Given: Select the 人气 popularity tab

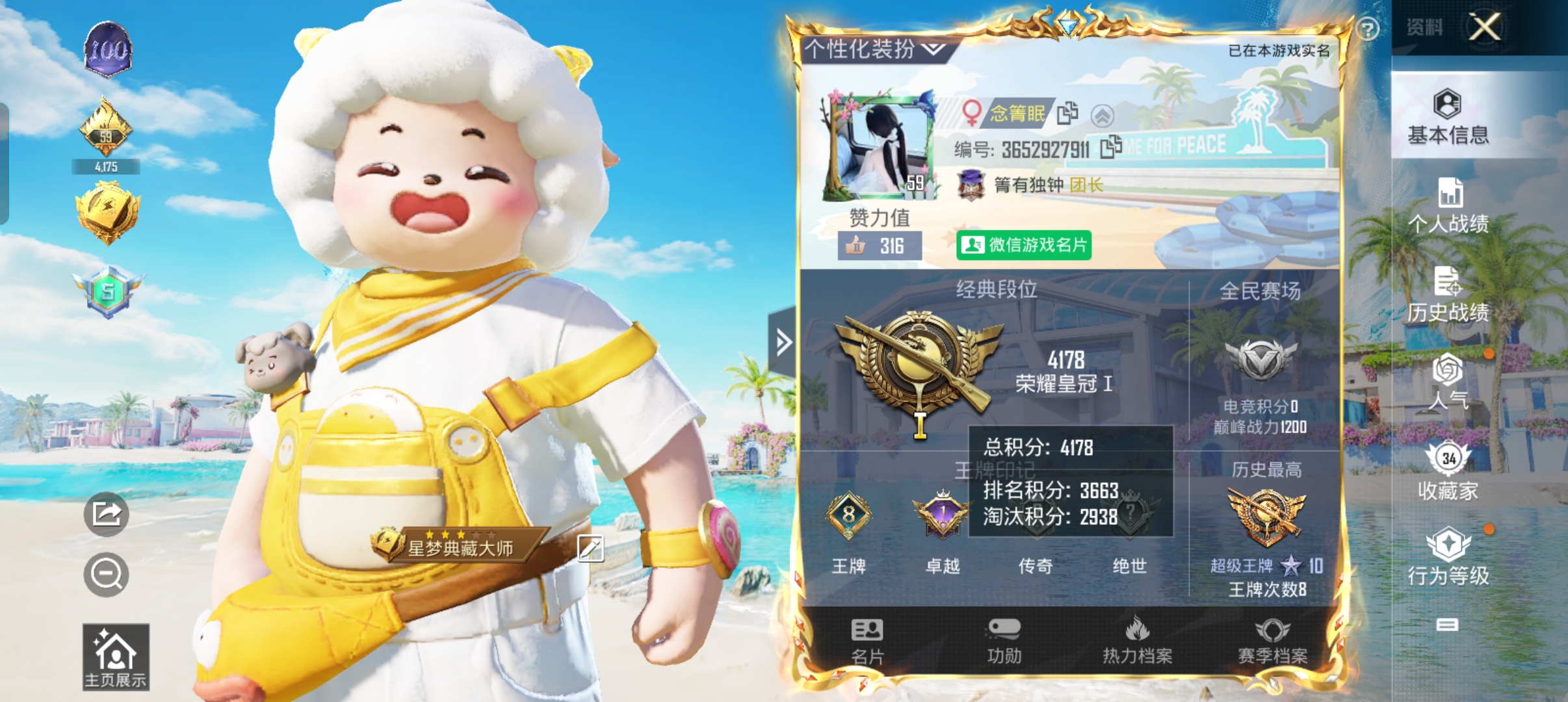Looking at the screenshot, I should pyautogui.click(x=1448, y=382).
